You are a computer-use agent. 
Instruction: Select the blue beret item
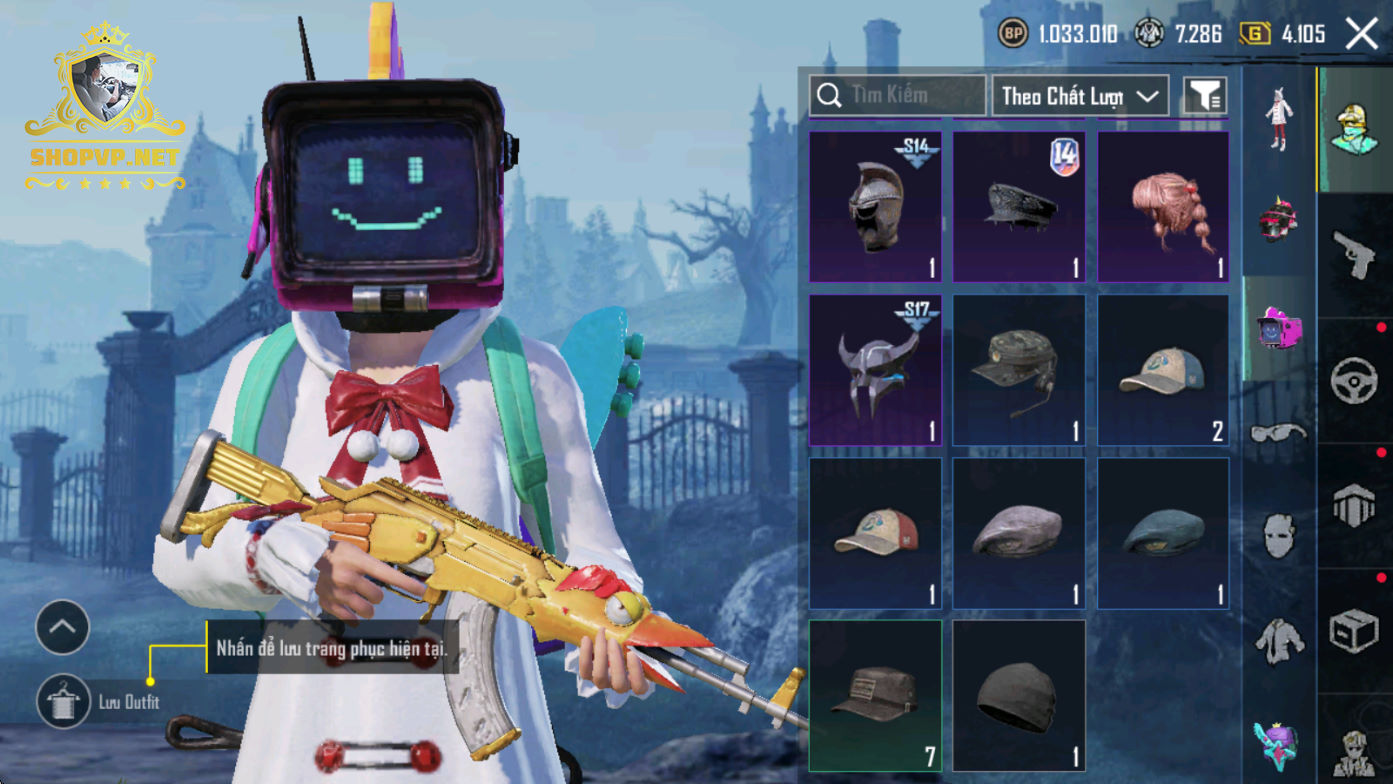(1163, 533)
